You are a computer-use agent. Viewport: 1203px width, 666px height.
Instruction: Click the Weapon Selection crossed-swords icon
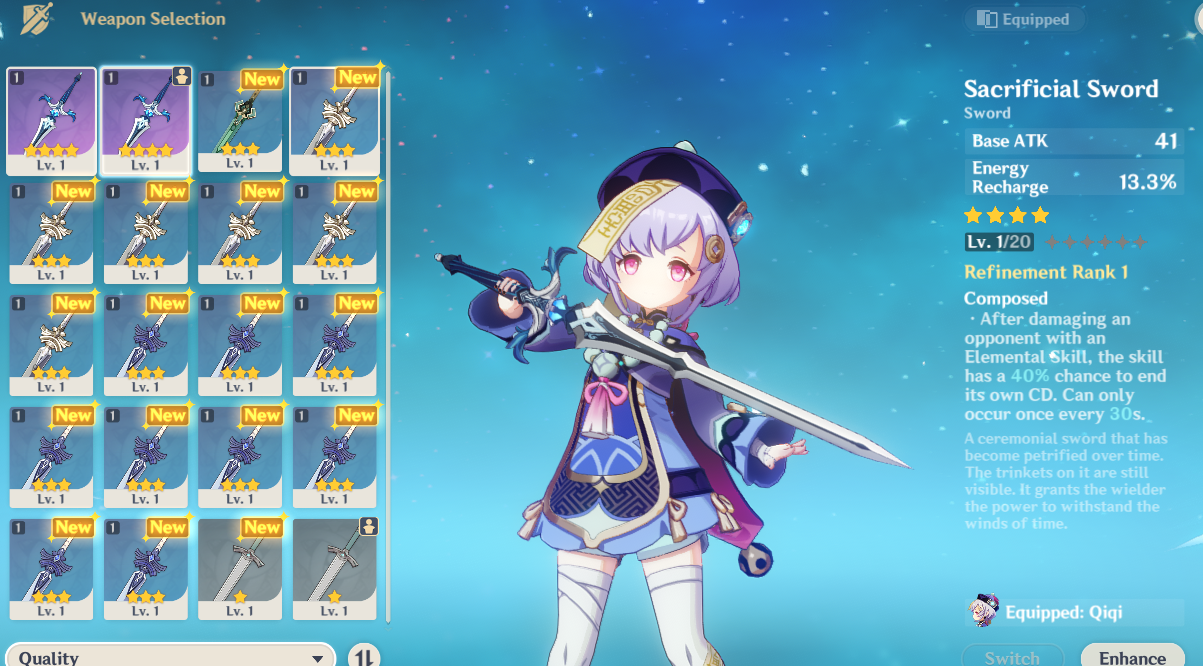tap(37, 19)
